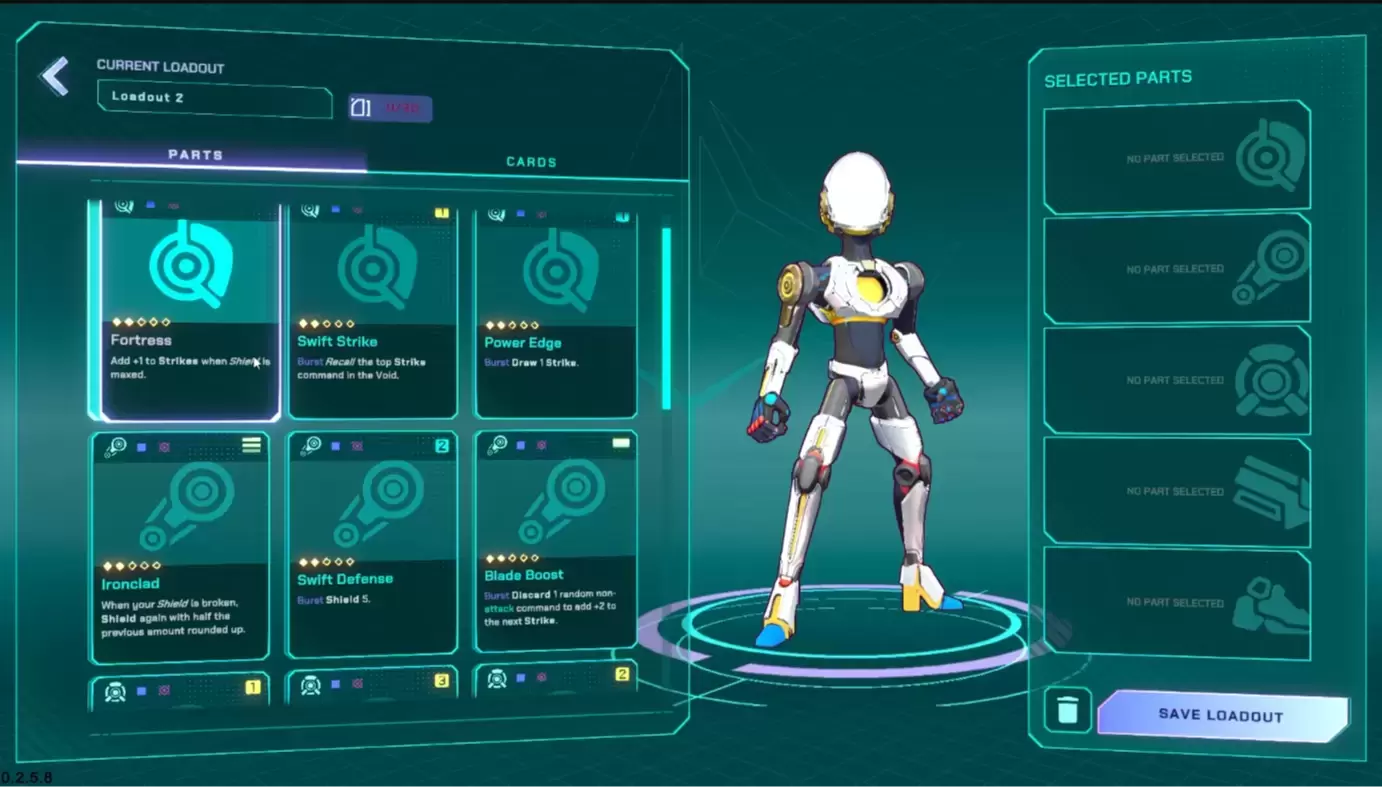Choose the Swift Strike part card

[373, 310]
